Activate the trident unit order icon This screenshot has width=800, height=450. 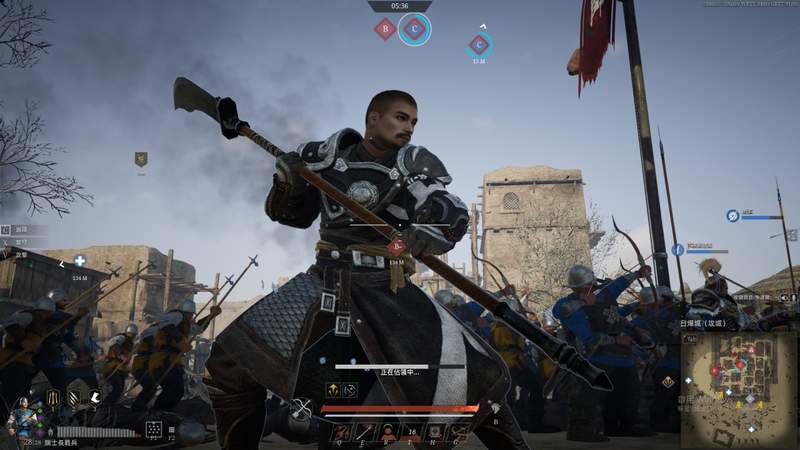pos(52,398)
